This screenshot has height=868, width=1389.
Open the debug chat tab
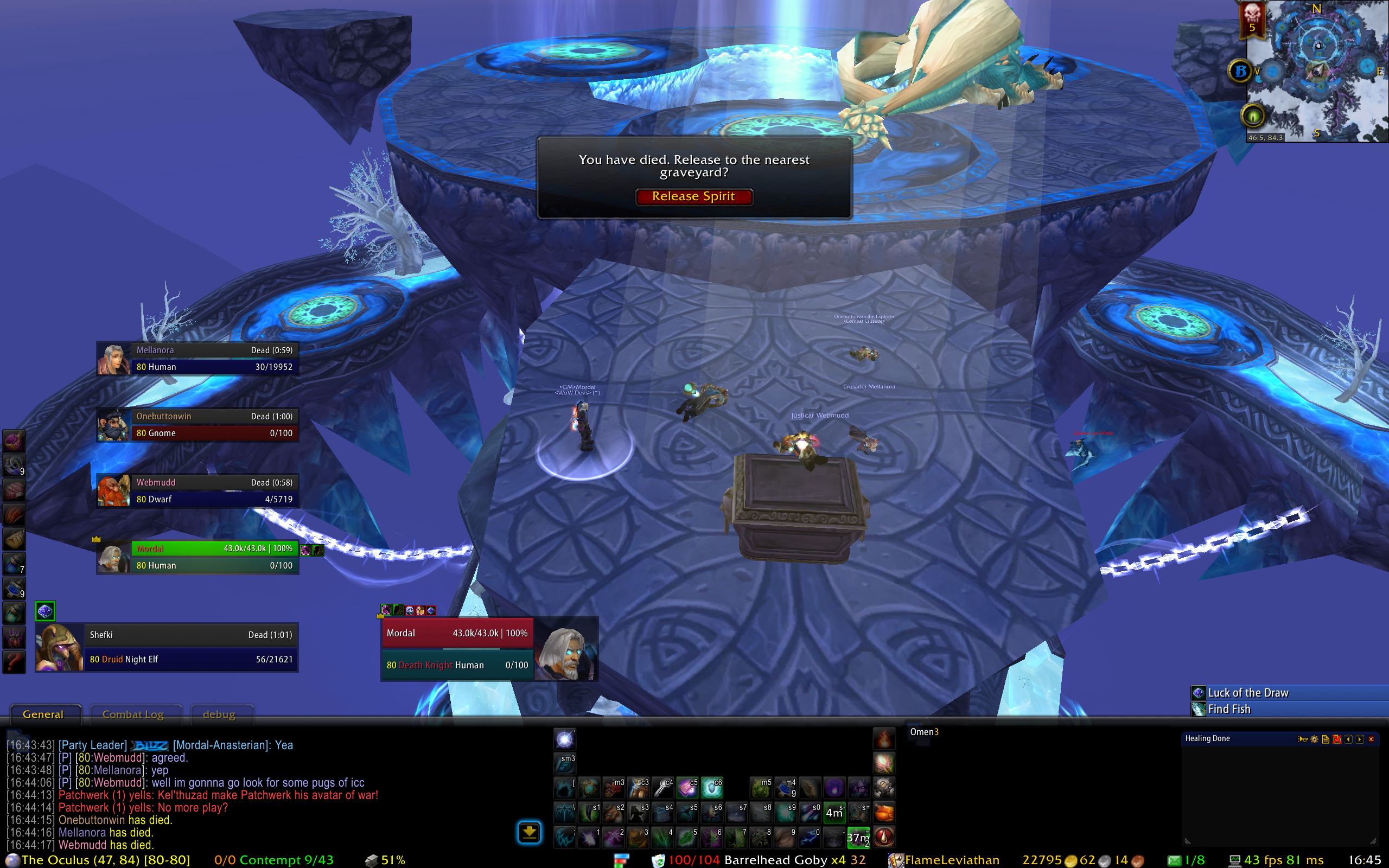tap(219, 714)
